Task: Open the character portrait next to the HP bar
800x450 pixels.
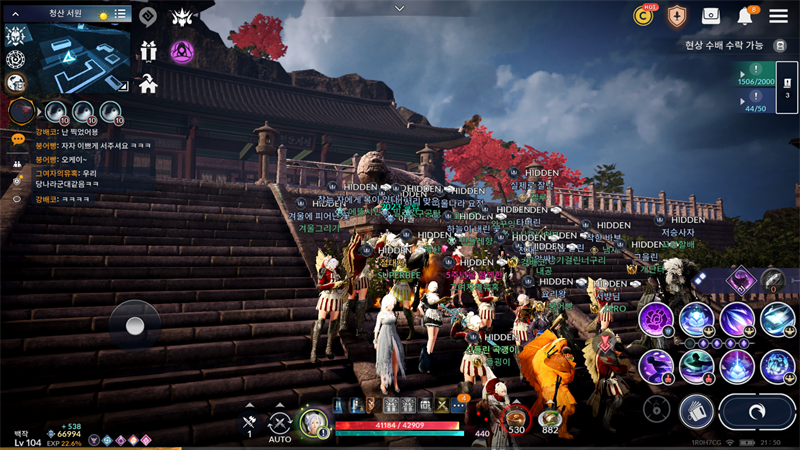Action: (x=313, y=423)
